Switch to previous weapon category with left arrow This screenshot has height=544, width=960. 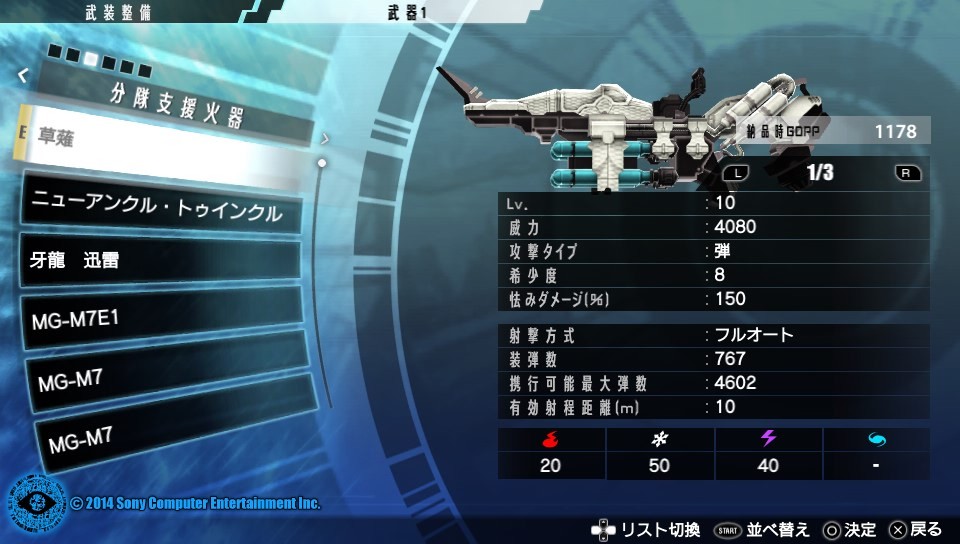pos(23,74)
